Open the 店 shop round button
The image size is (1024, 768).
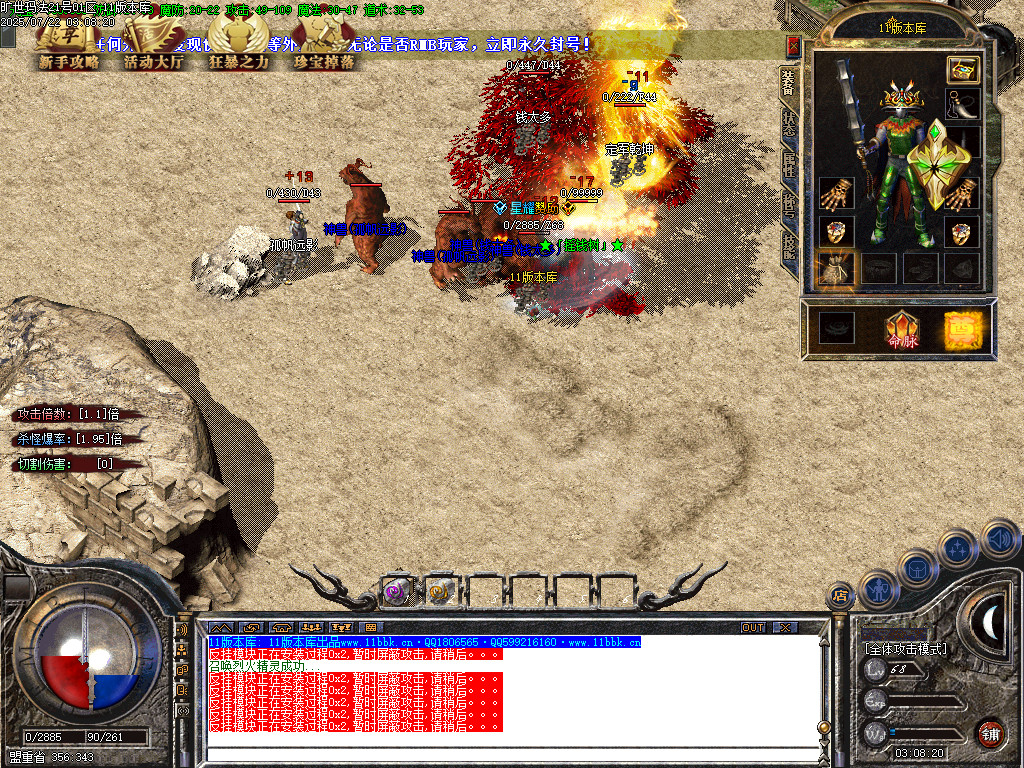coord(839,596)
